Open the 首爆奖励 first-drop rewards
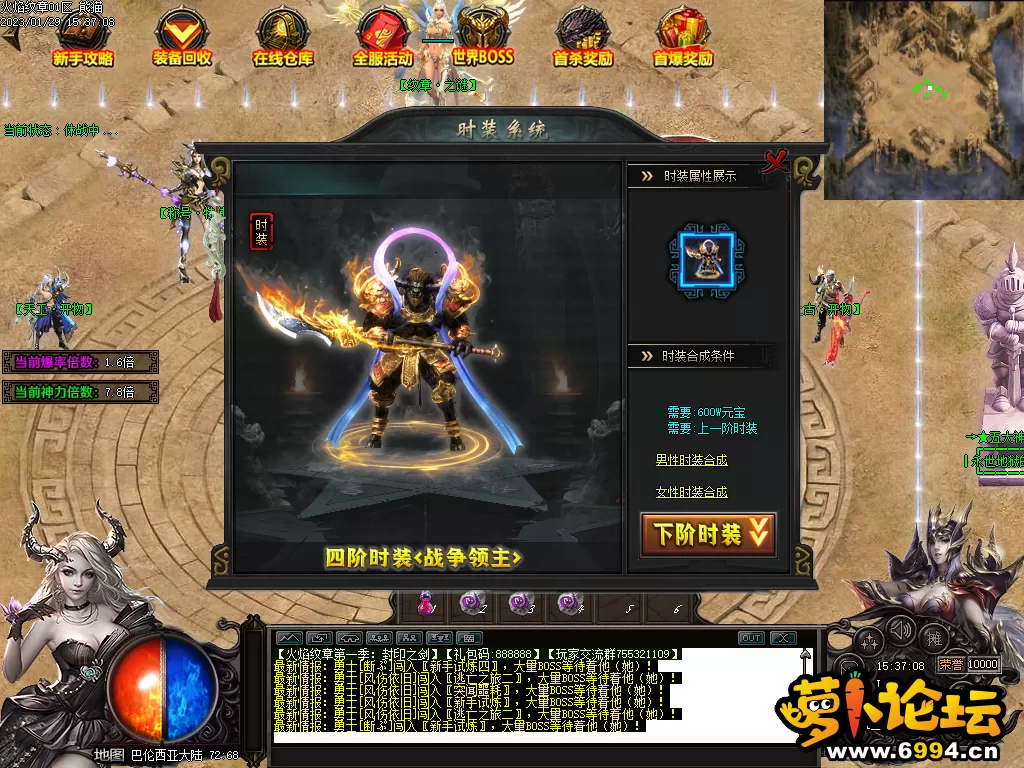This screenshot has width=1024, height=768. tap(683, 38)
